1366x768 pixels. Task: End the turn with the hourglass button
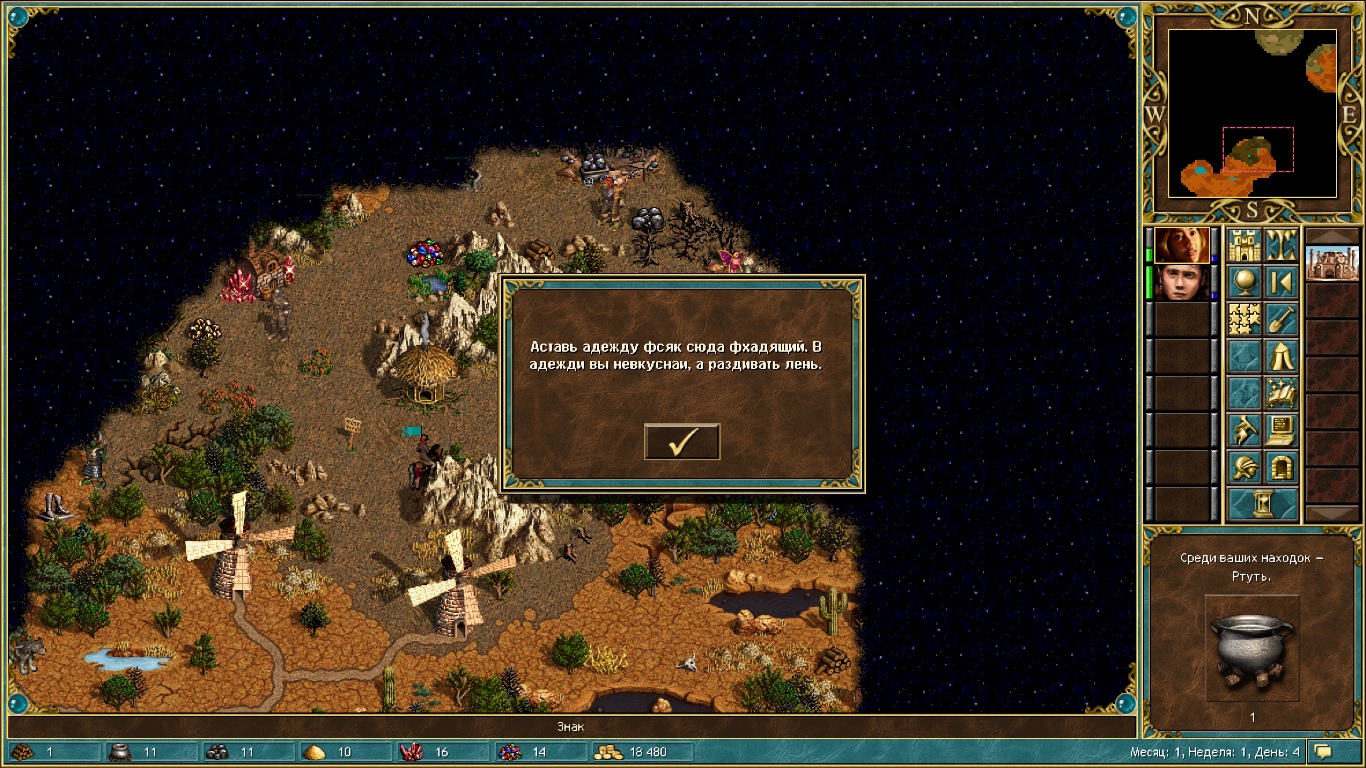(x=1262, y=504)
